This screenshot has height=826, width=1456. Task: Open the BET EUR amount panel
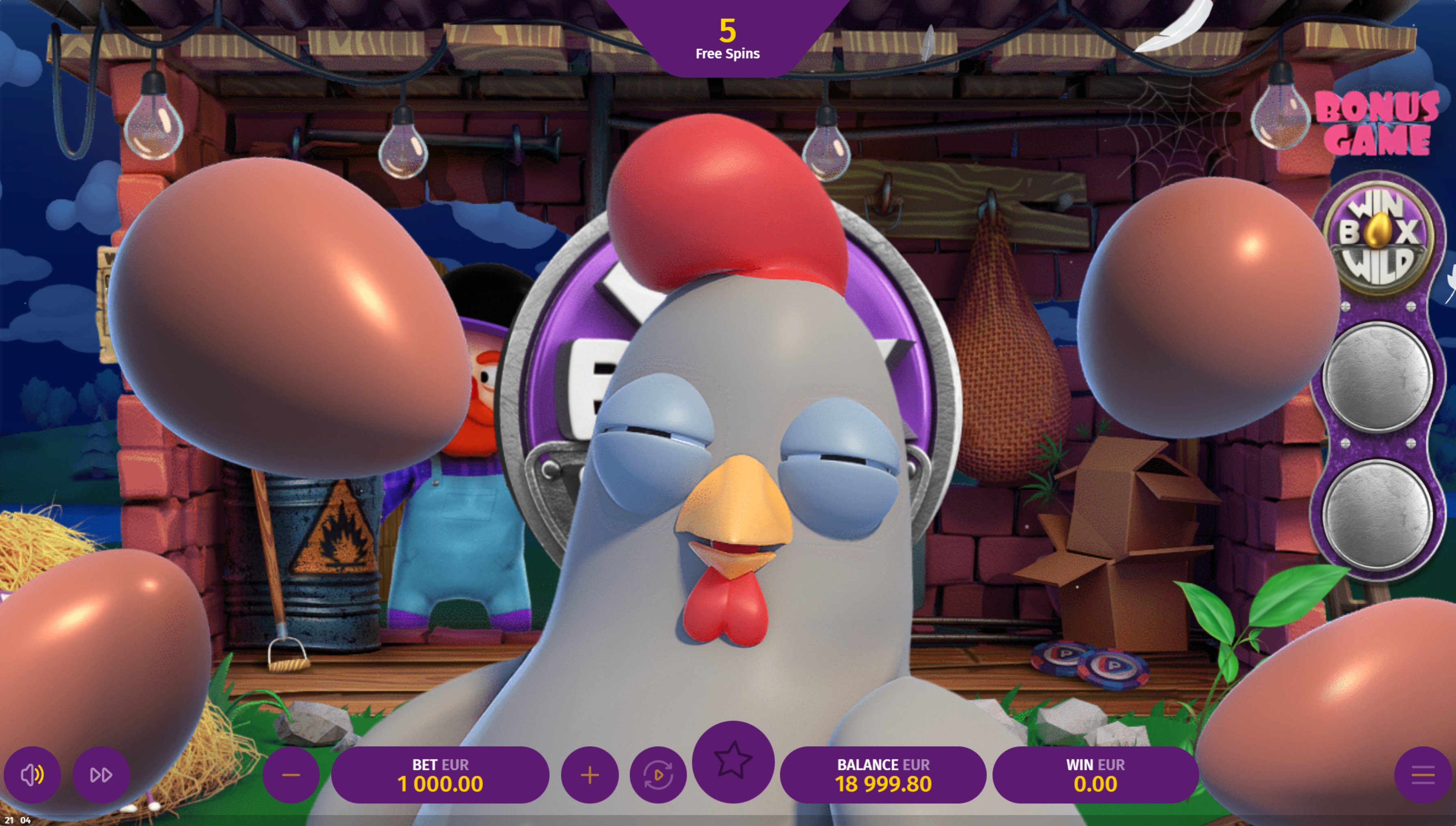click(440, 775)
